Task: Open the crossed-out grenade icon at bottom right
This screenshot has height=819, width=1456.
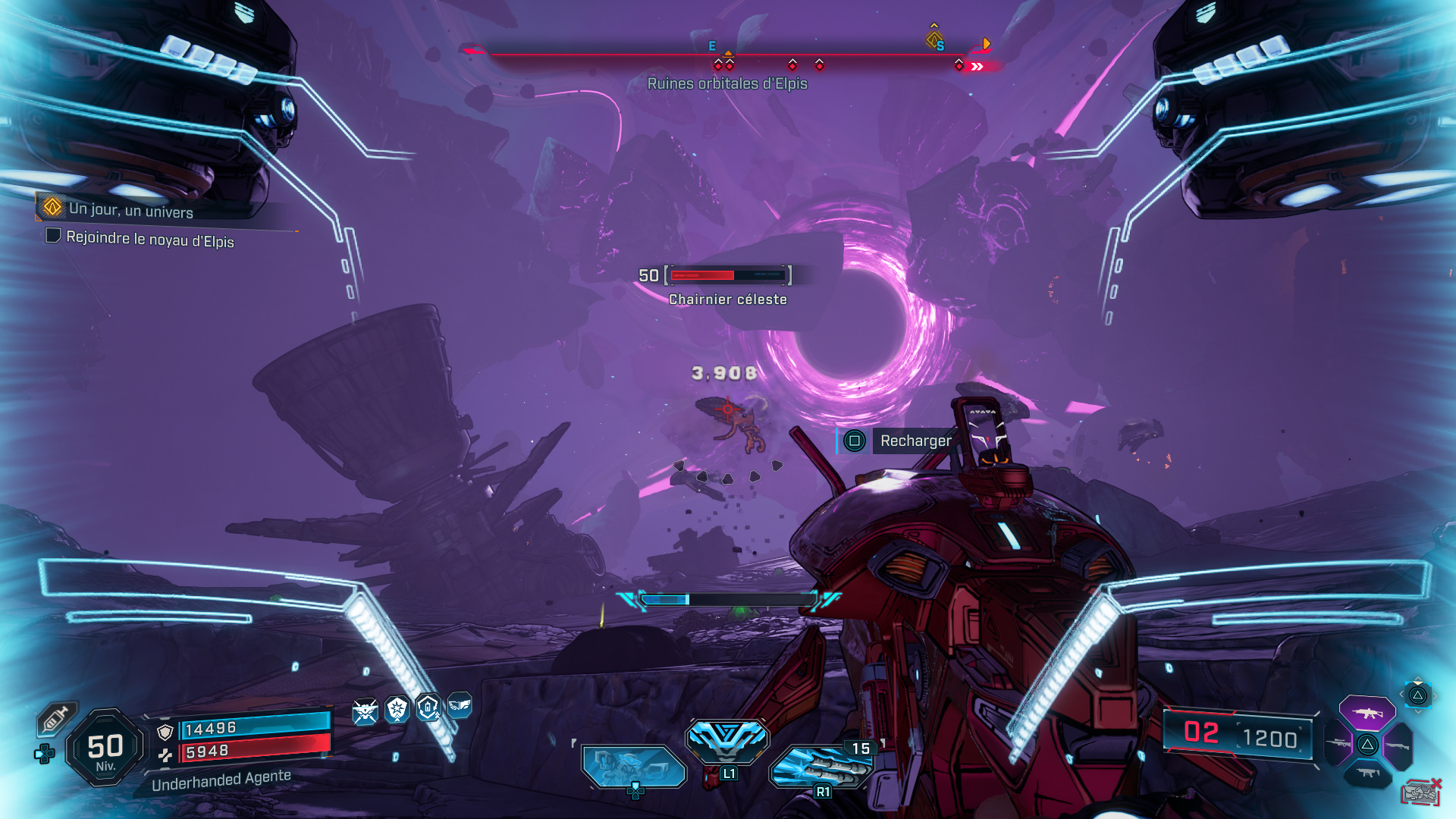Action: click(x=1423, y=792)
